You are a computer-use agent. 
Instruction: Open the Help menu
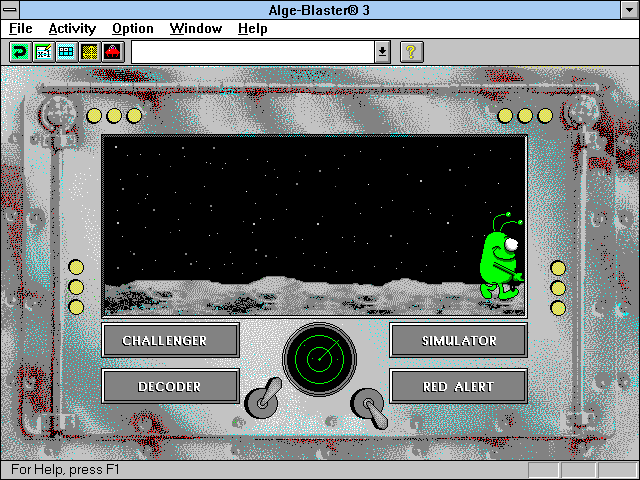click(252, 29)
